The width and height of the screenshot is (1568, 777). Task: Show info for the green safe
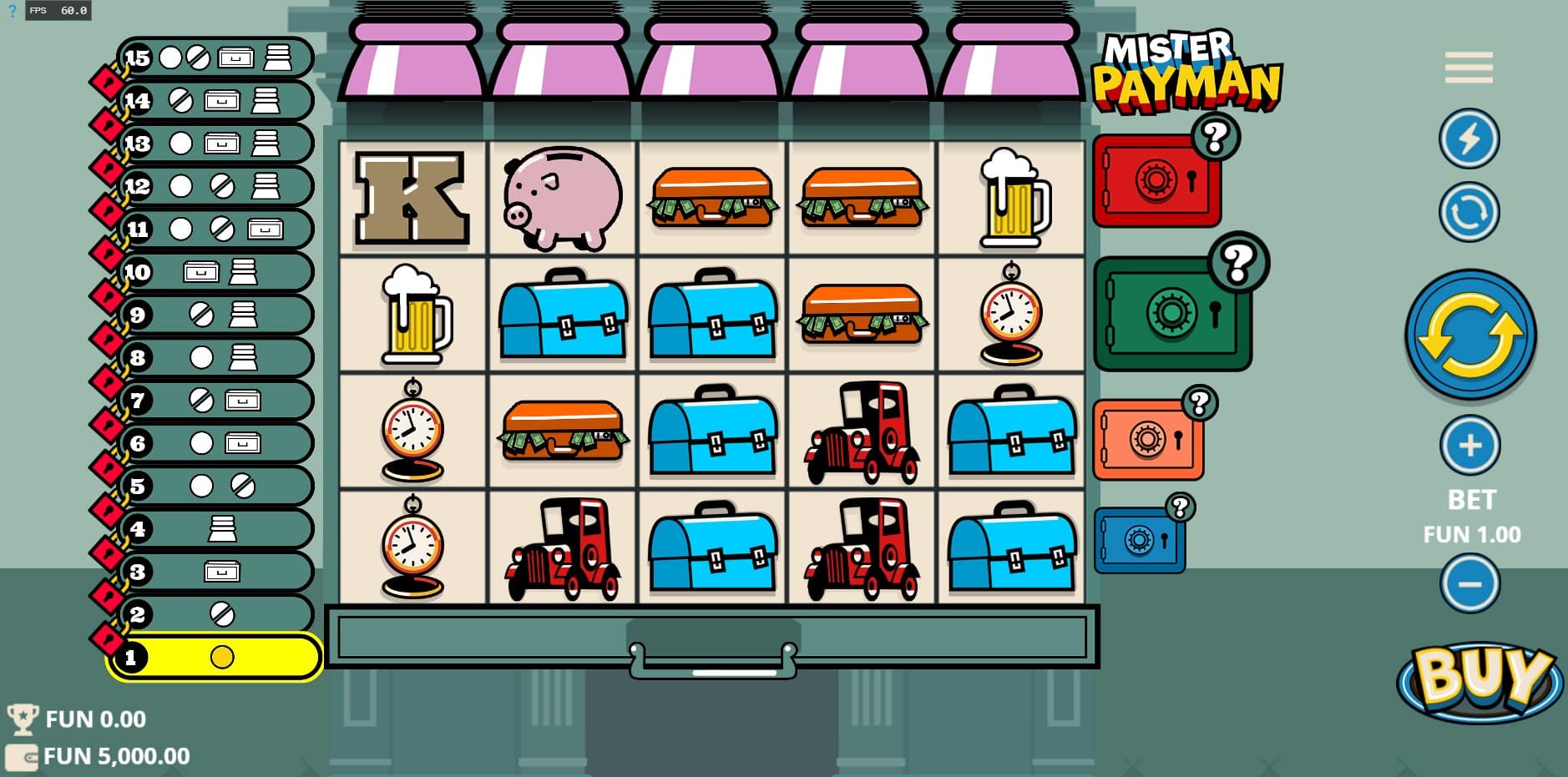pyautogui.click(x=1237, y=263)
